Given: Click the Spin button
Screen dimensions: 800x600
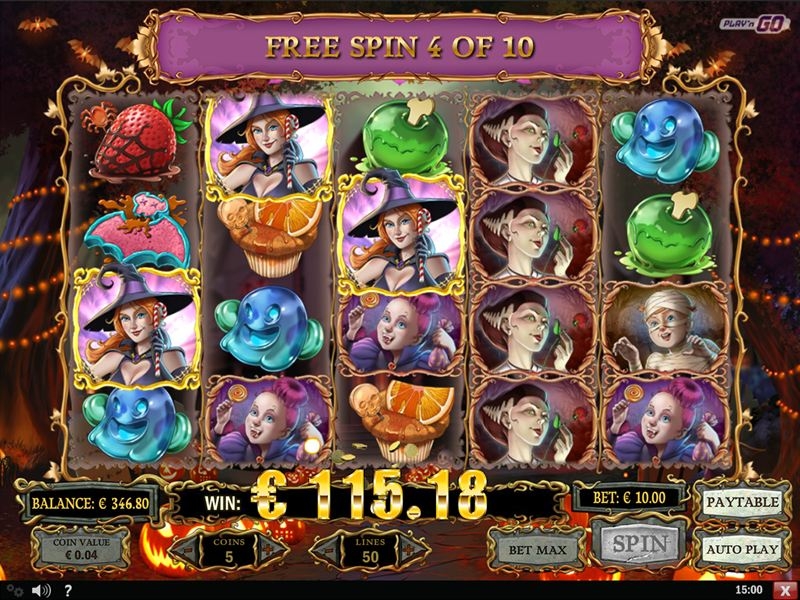Looking at the screenshot, I should coord(638,545).
